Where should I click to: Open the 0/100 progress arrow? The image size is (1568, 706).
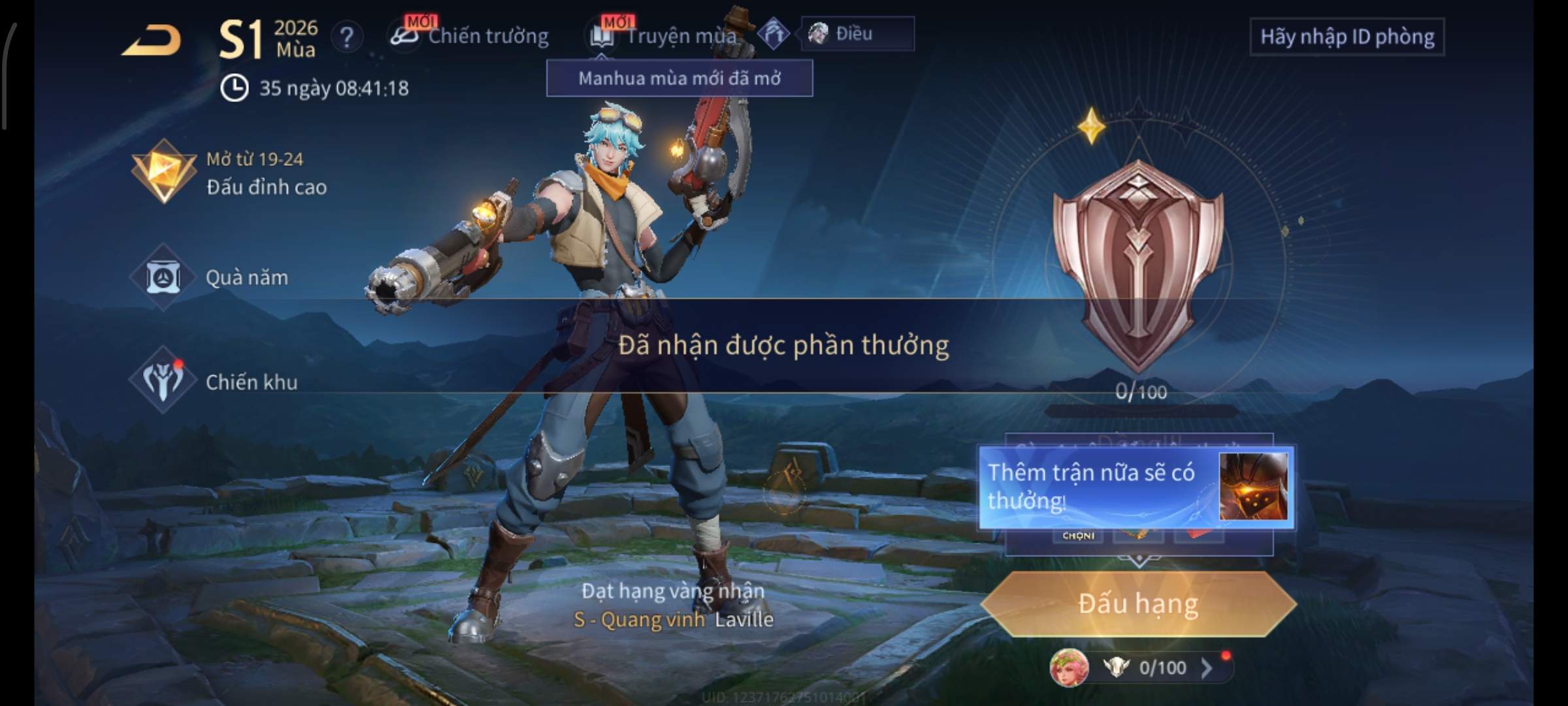(x=1206, y=667)
